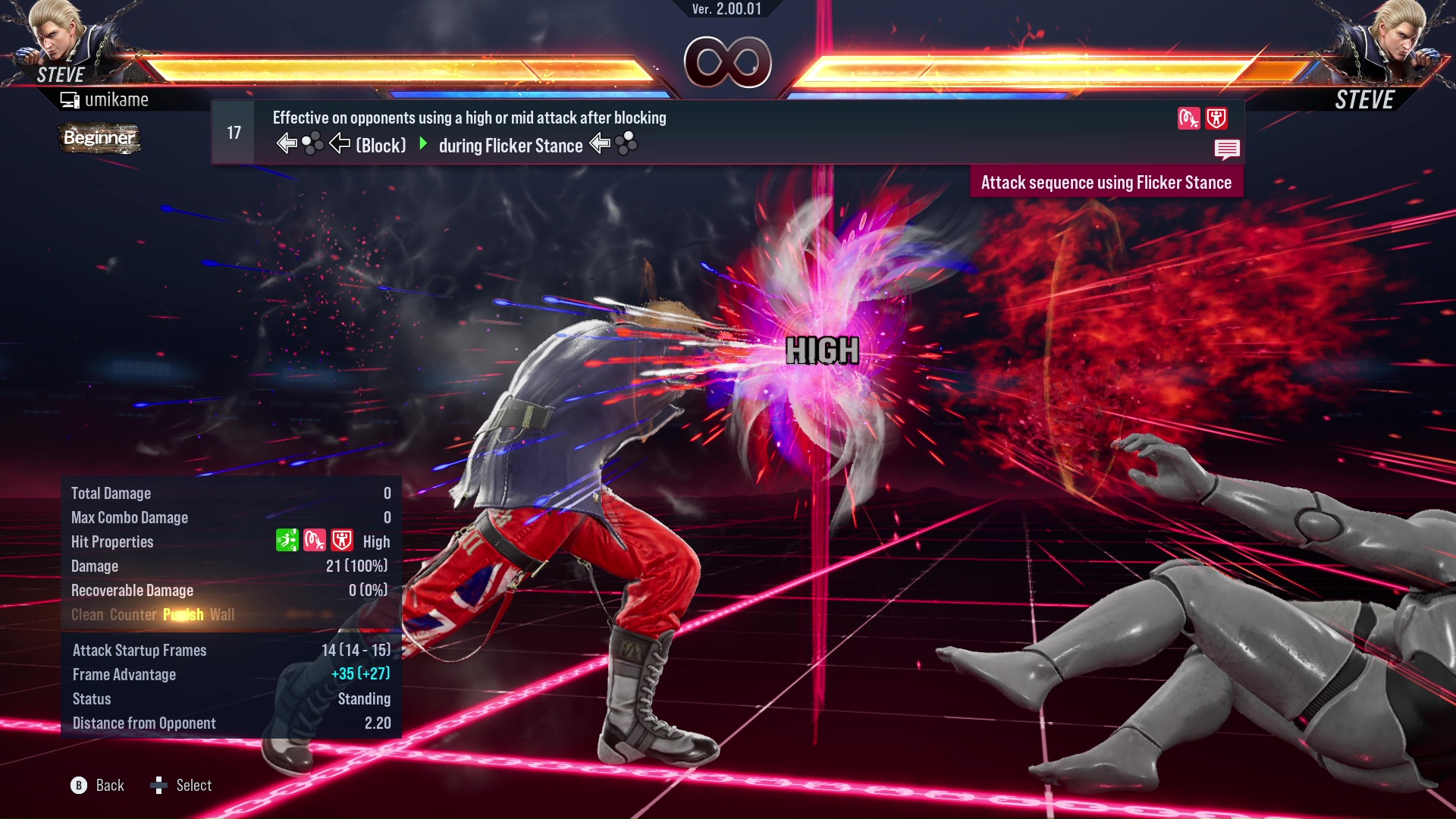Expand the green arrow between input sequences

[423, 145]
